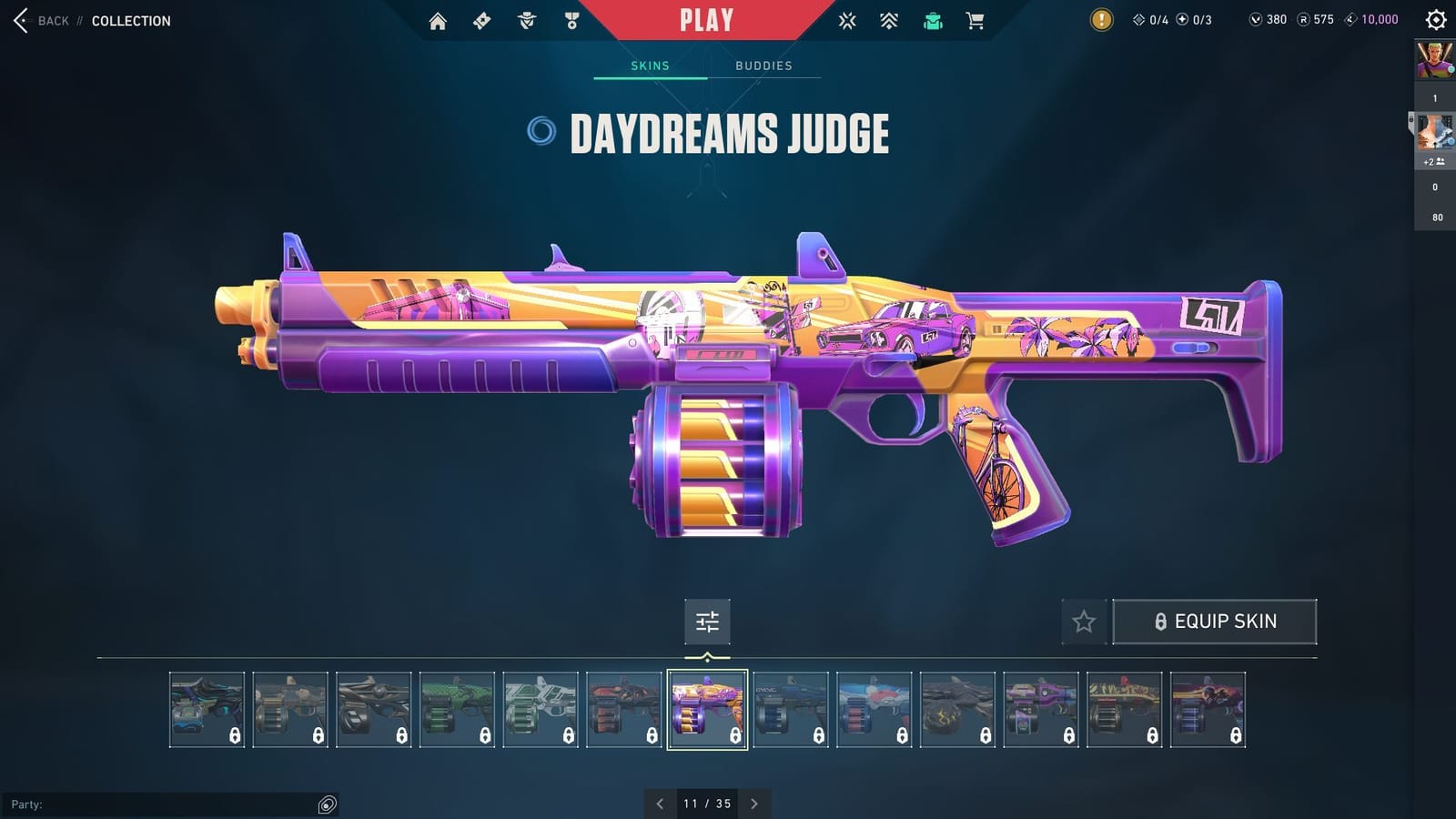1456x819 pixels.
Task: Open the Premier ranks icon
Action: [x=888, y=20]
